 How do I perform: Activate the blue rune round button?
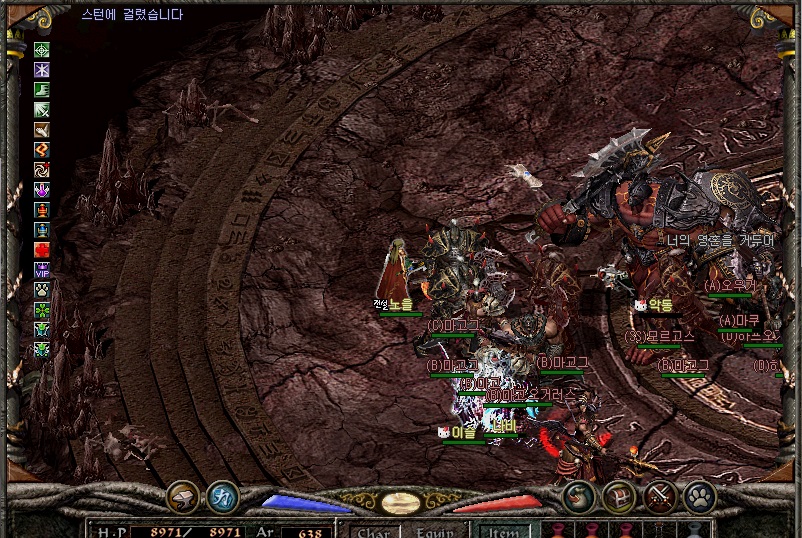[222, 495]
